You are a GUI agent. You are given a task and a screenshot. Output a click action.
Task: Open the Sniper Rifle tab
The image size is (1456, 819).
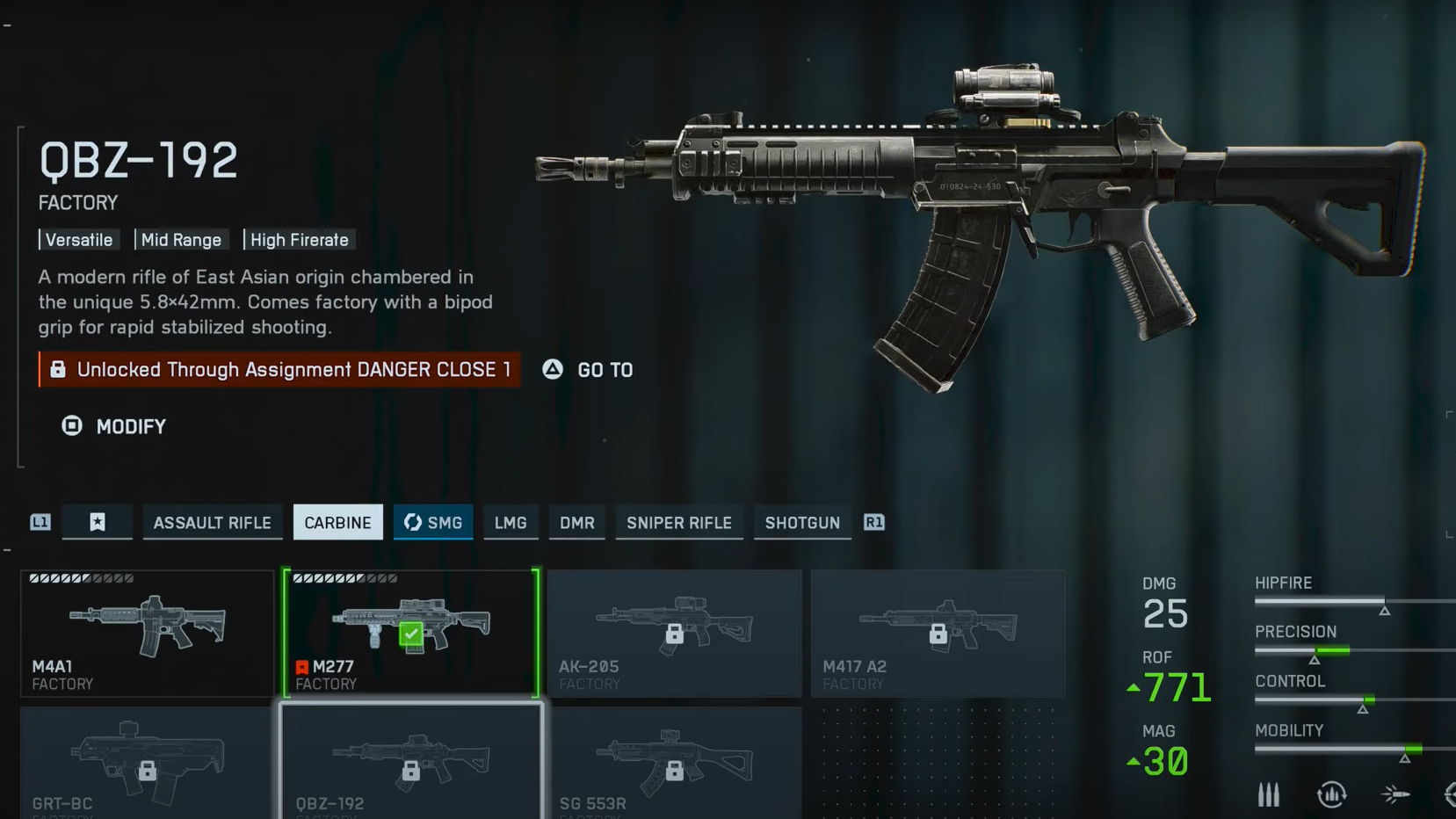click(x=678, y=523)
